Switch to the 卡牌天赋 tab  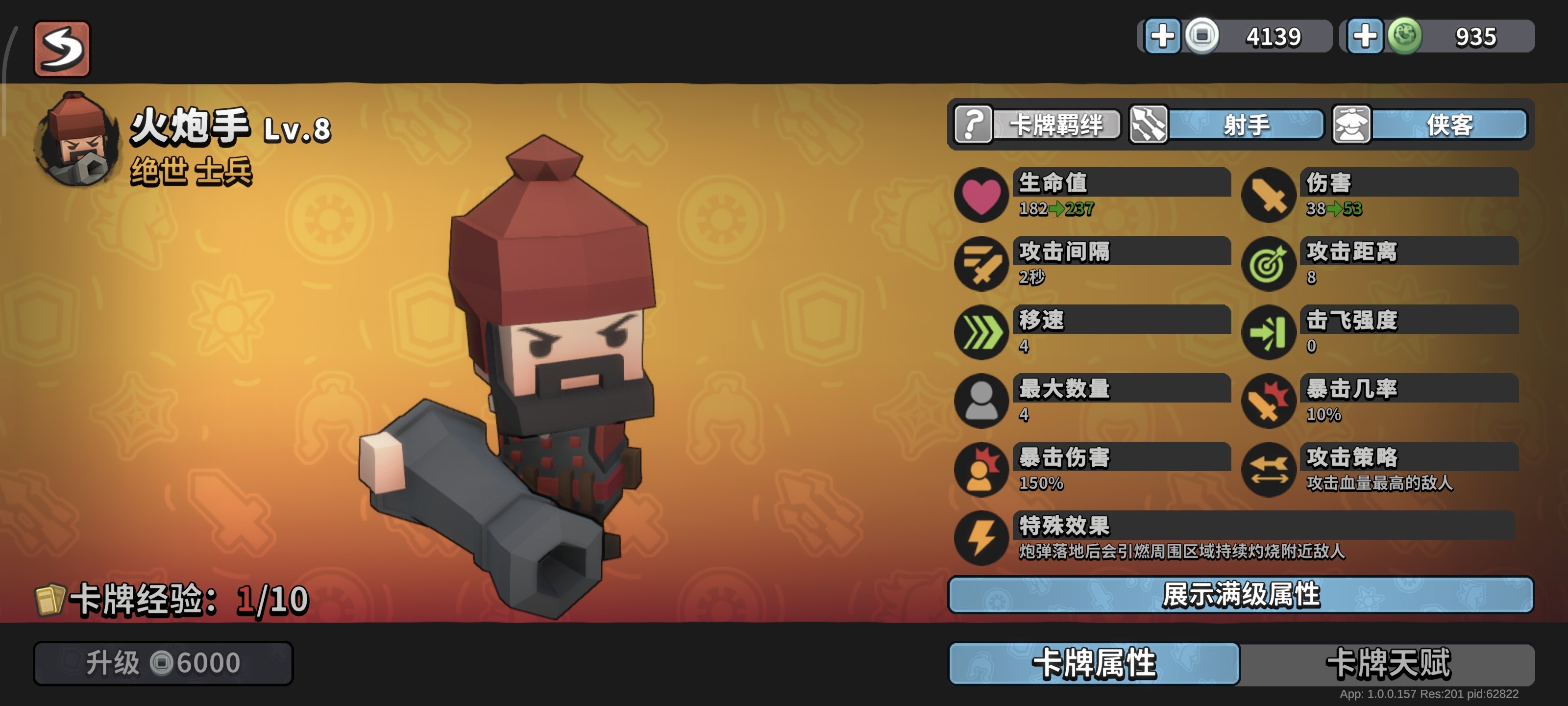(x=1388, y=663)
